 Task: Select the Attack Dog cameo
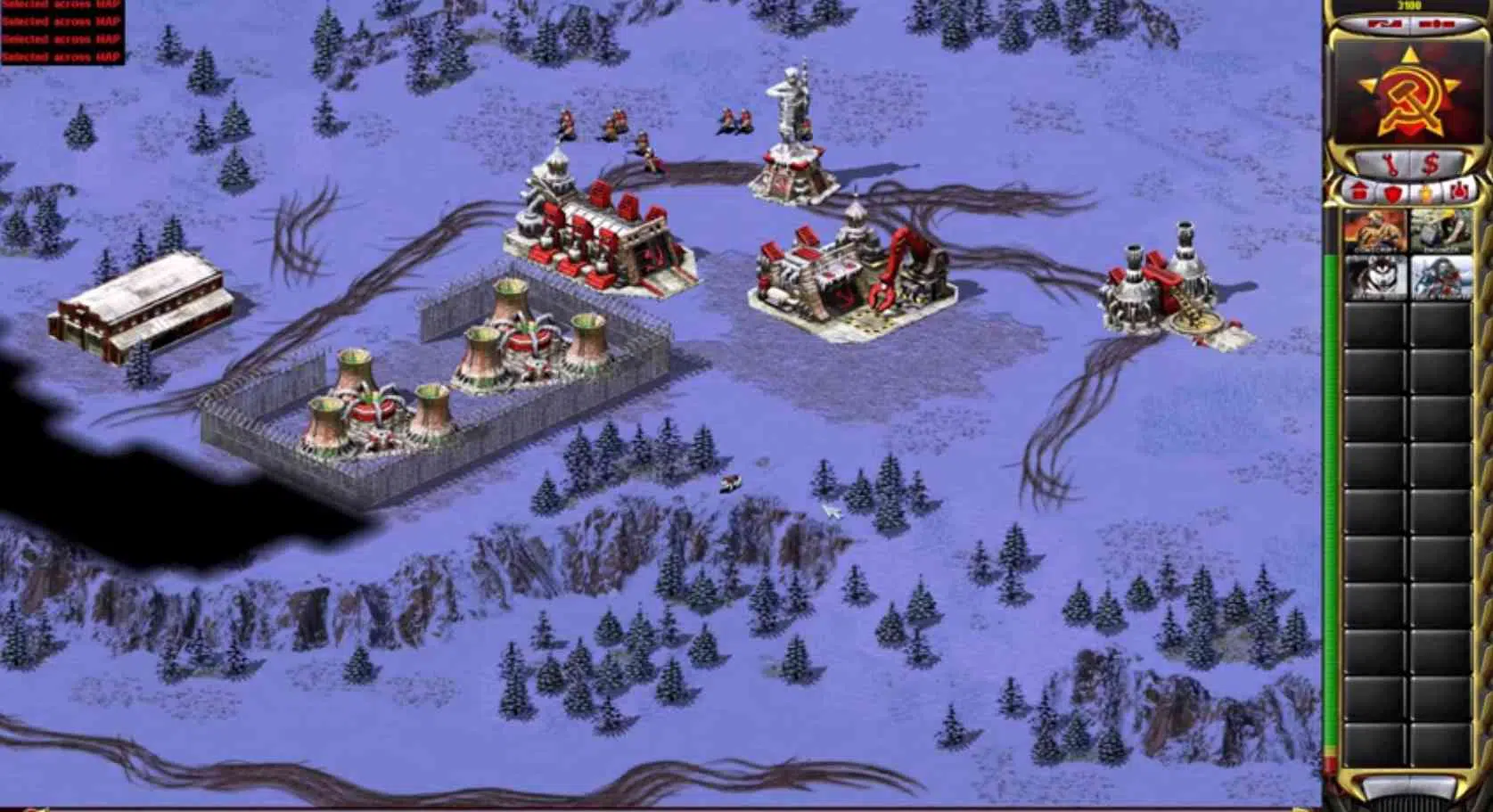coord(1374,276)
